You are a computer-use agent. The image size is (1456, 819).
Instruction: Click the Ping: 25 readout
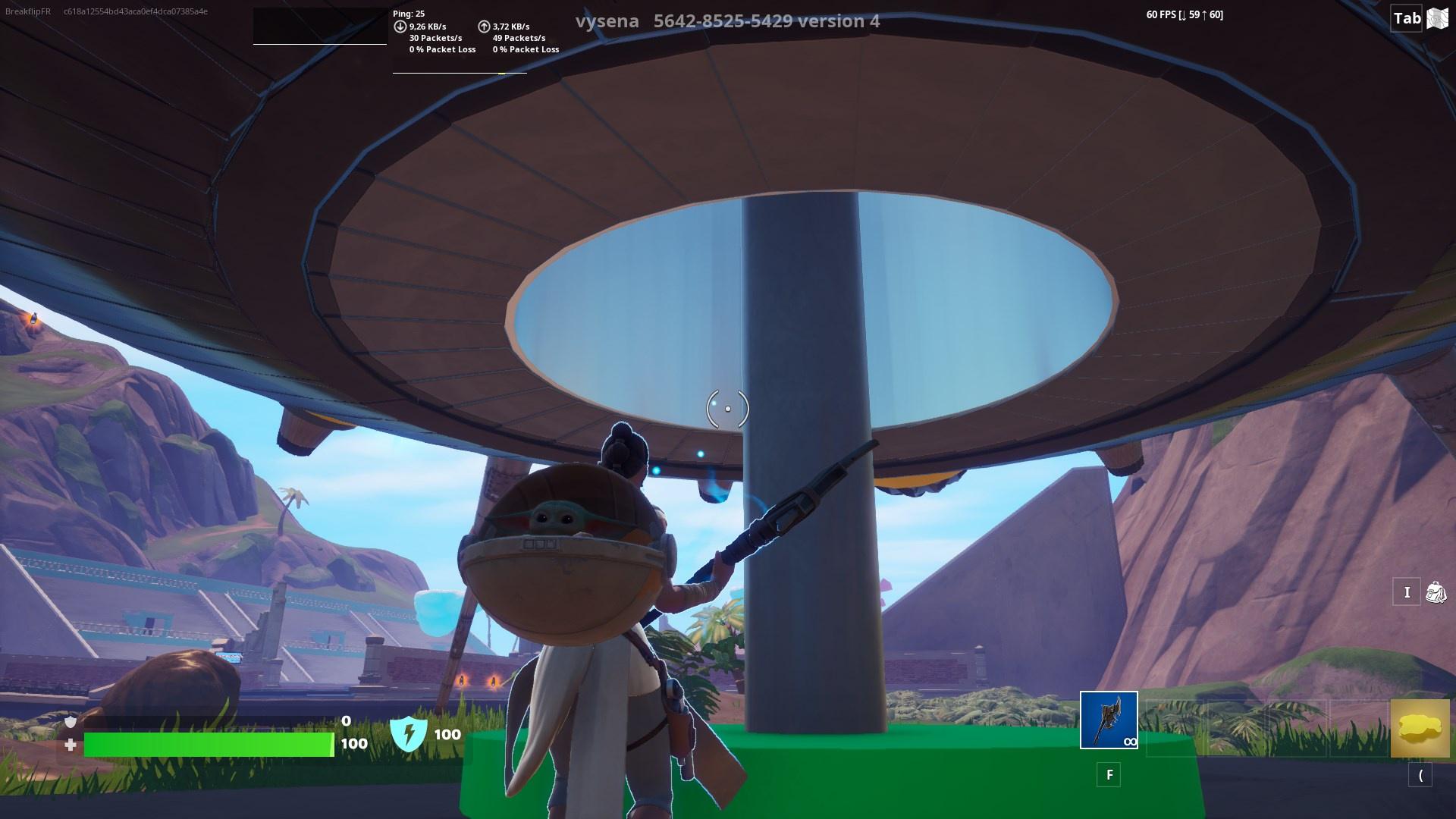[407, 13]
